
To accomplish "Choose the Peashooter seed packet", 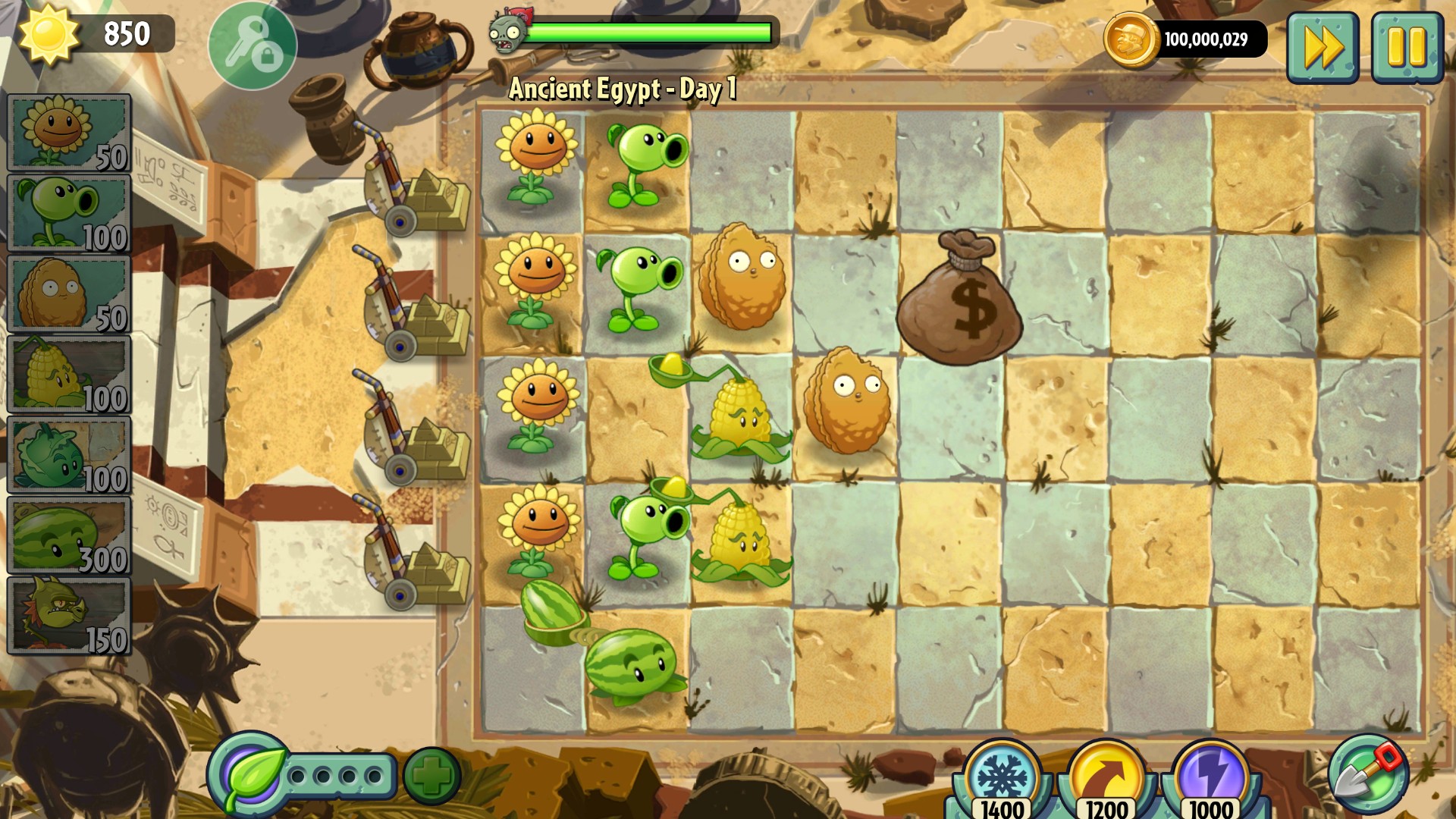I will pos(68,213).
